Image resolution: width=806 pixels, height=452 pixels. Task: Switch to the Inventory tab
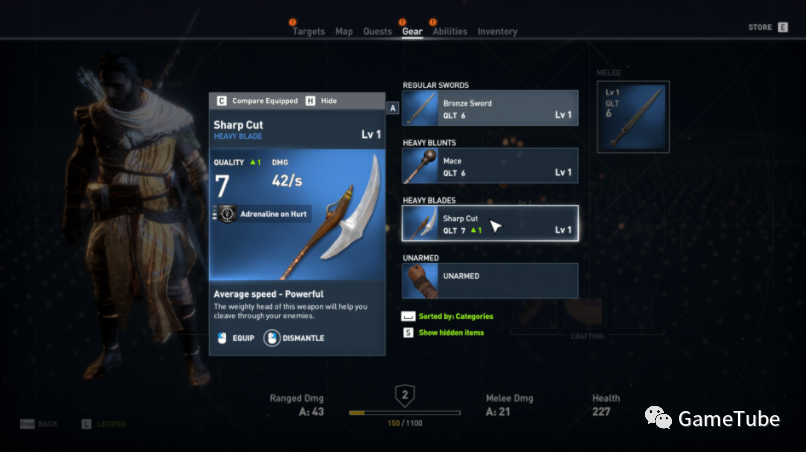tap(497, 32)
